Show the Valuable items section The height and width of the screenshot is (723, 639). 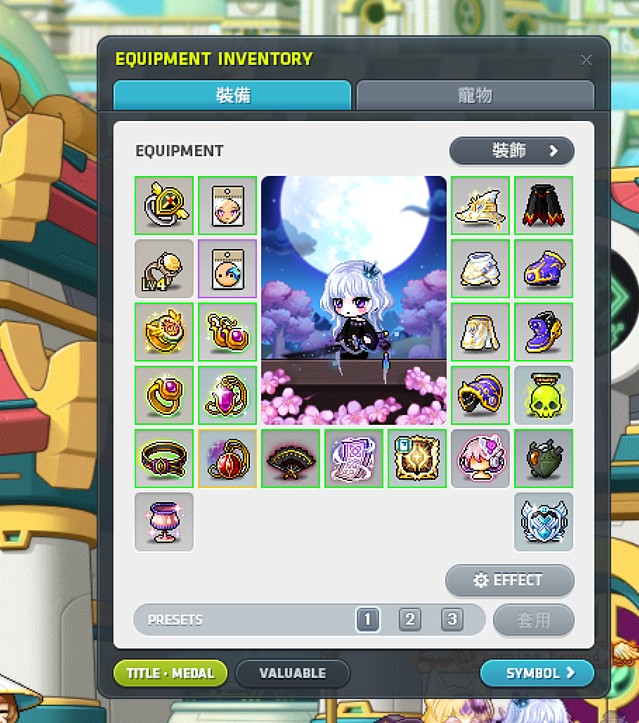[x=293, y=673]
